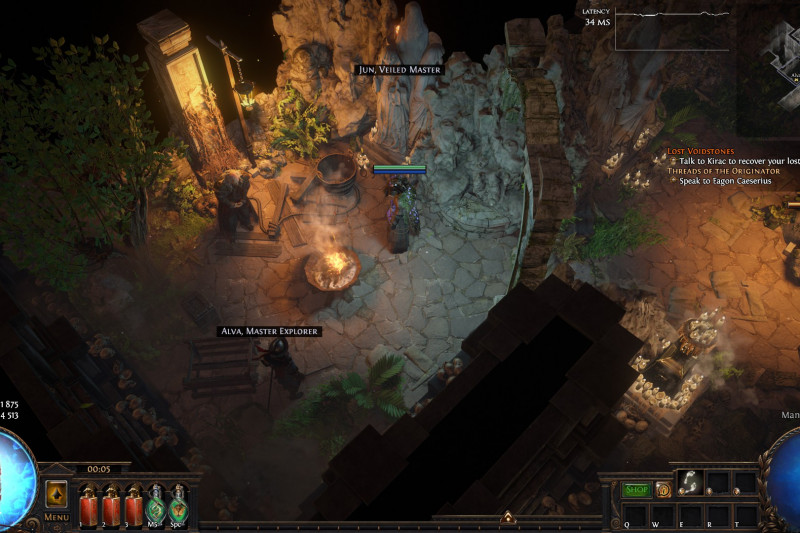Click the Jun, Veiled Master nameplate

pos(400,69)
